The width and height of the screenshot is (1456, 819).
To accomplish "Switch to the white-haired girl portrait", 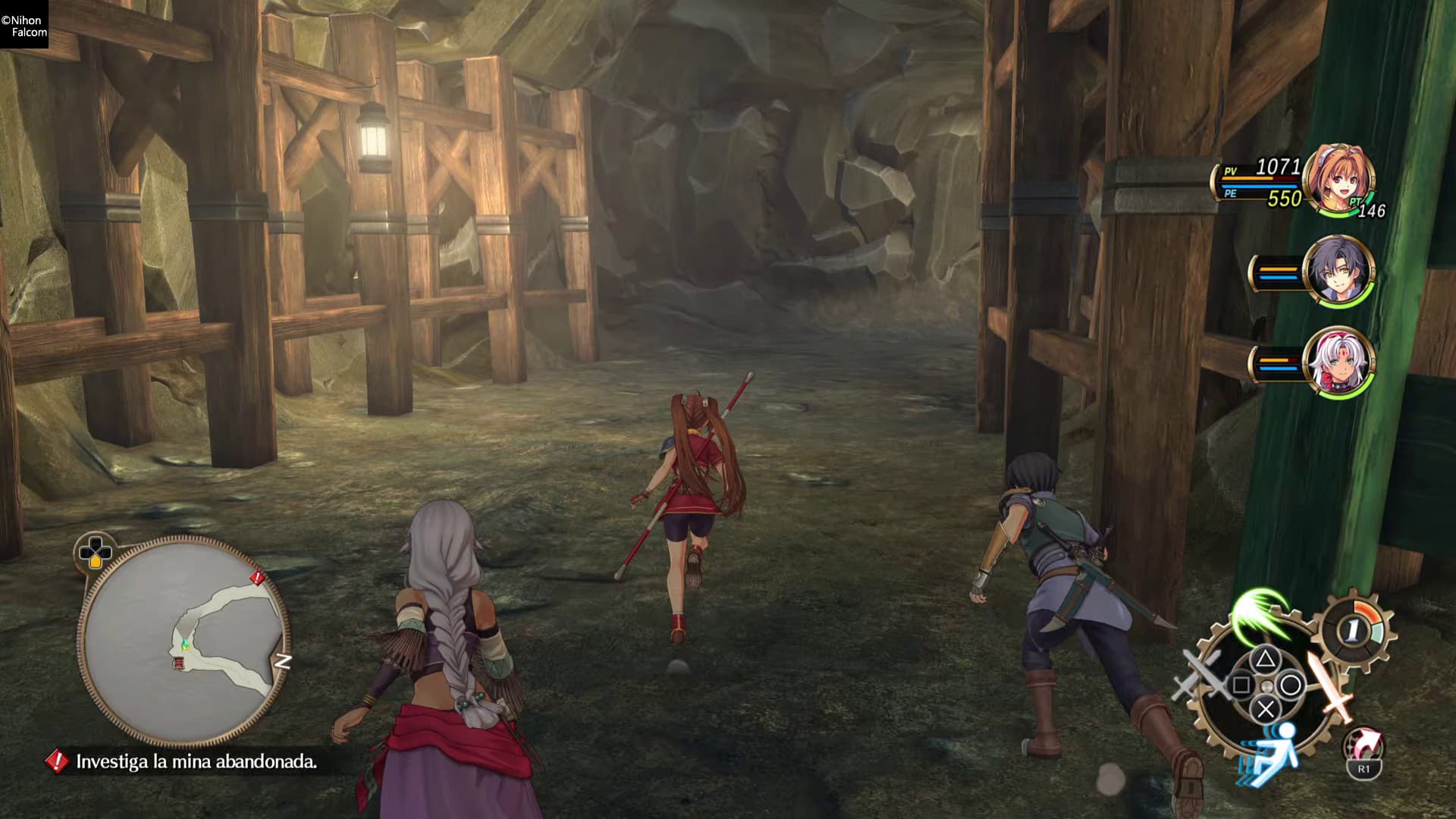I will (1338, 362).
